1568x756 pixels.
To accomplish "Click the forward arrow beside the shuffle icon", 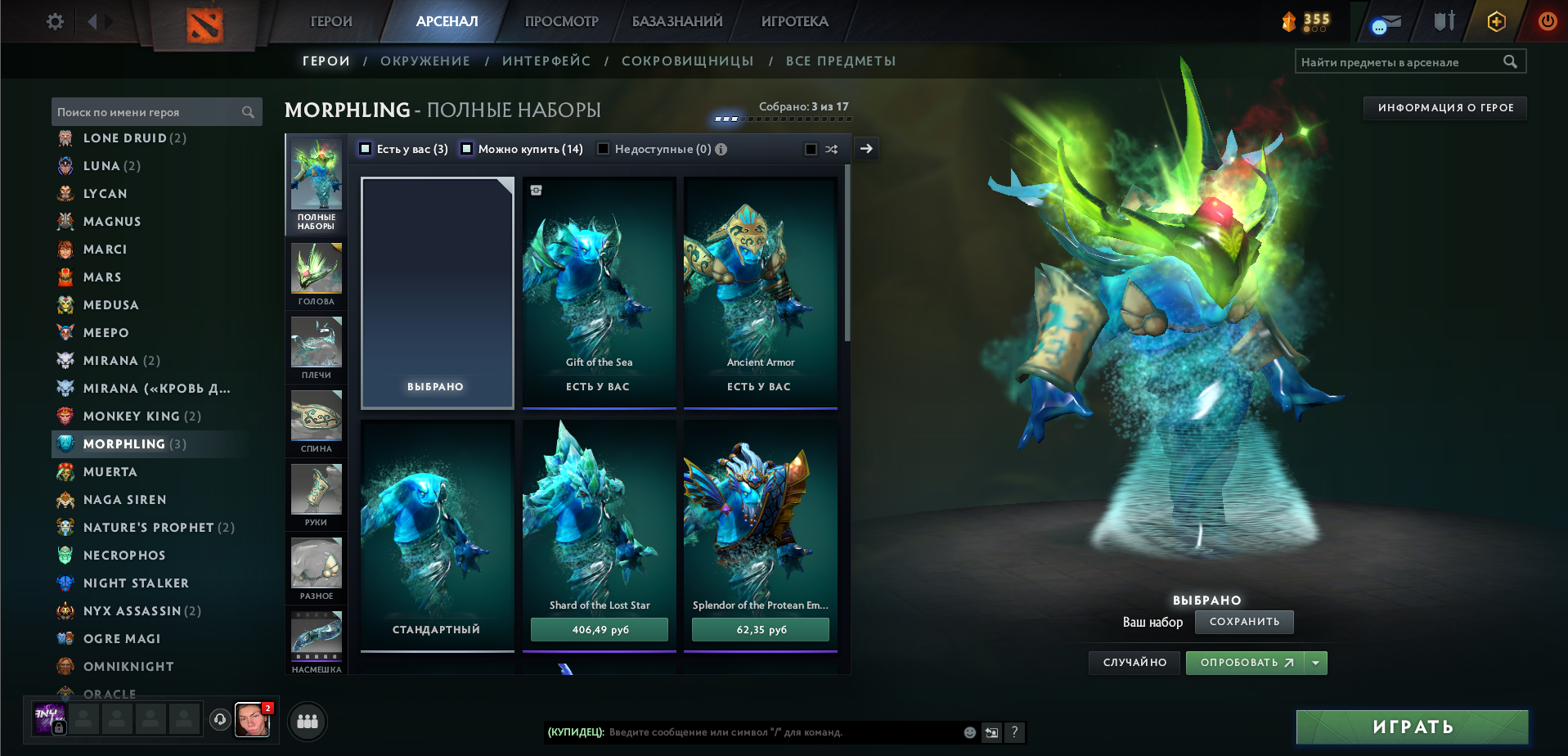I will coord(866,148).
